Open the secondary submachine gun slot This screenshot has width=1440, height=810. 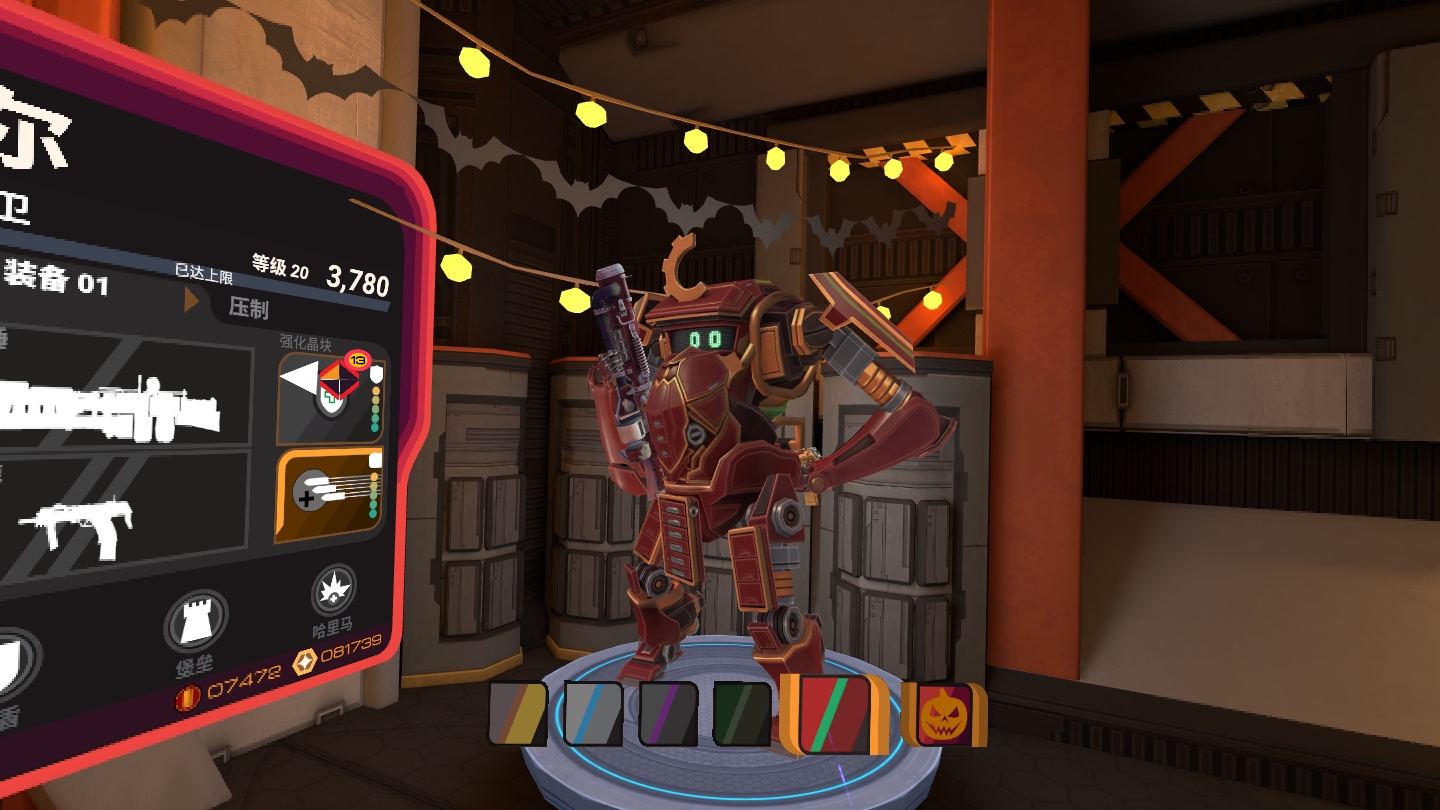click(120, 520)
